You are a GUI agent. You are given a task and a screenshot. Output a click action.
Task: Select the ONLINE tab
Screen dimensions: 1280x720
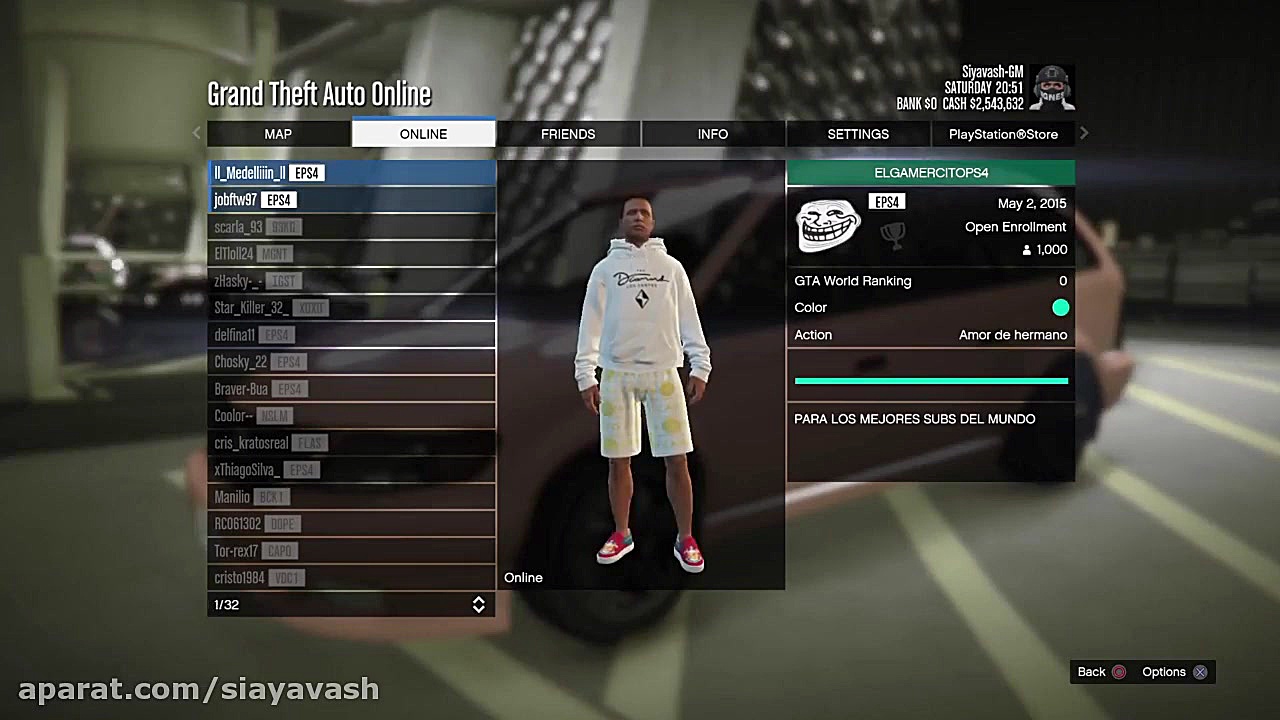point(423,134)
